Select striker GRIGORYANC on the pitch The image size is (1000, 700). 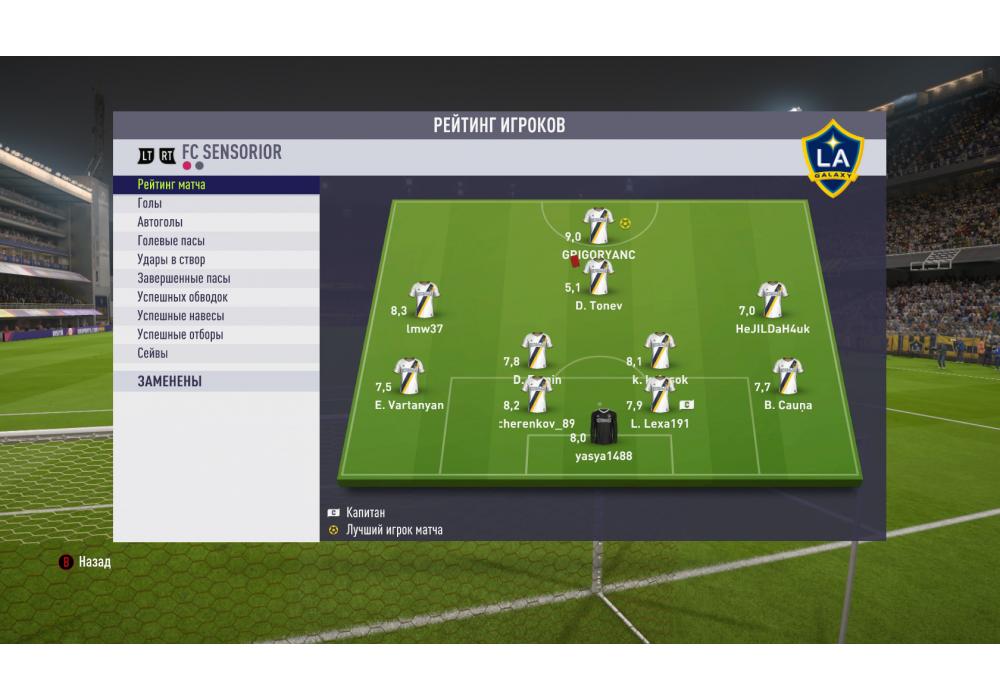[x=598, y=226]
